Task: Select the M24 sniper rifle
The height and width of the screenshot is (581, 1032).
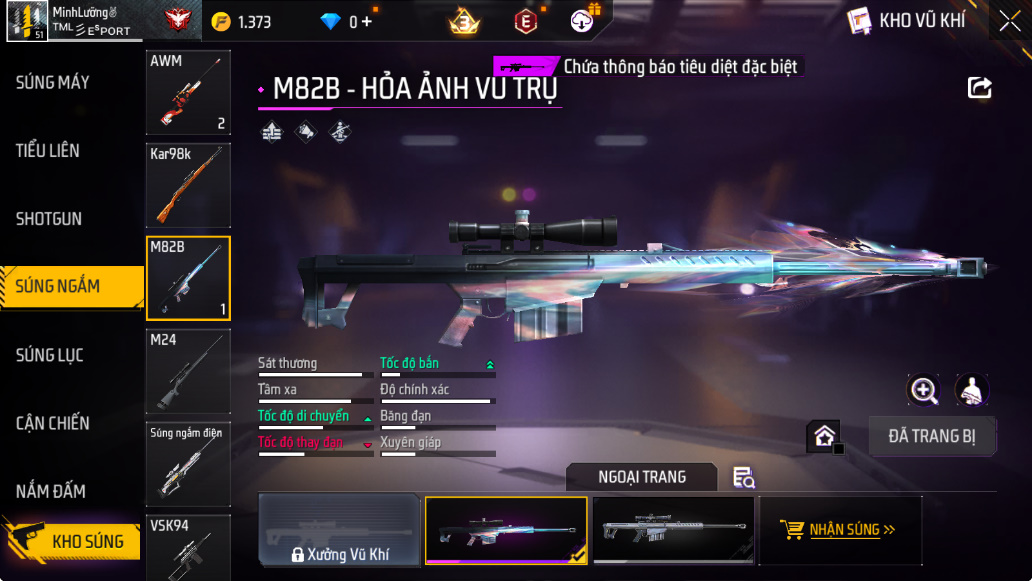Action: 188,371
